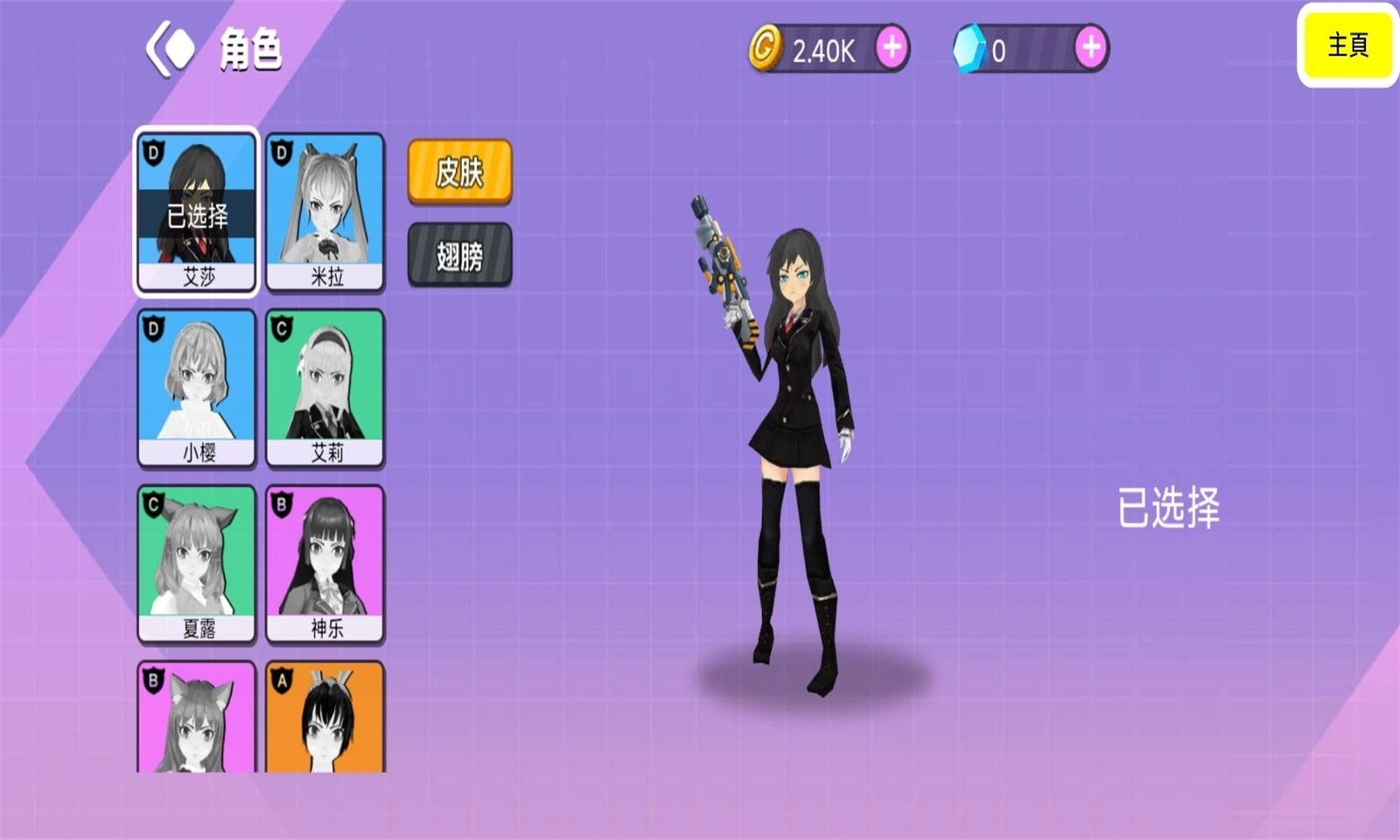1400x840 pixels.
Task: Switch to the 翅膀 wings tab
Action: coord(460,254)
